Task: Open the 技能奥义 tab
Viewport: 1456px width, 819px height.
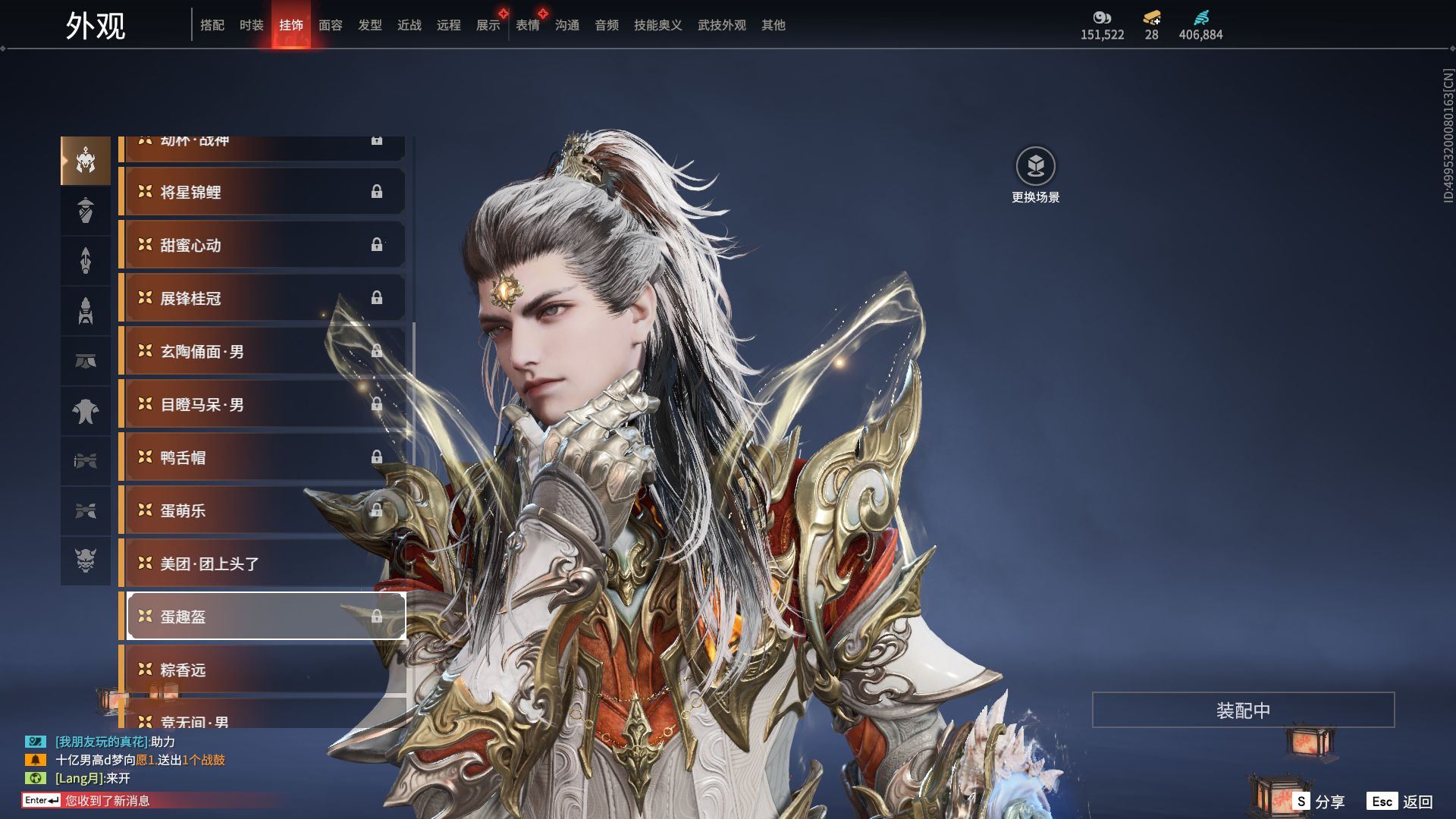Action: click(x=657, y=25)
